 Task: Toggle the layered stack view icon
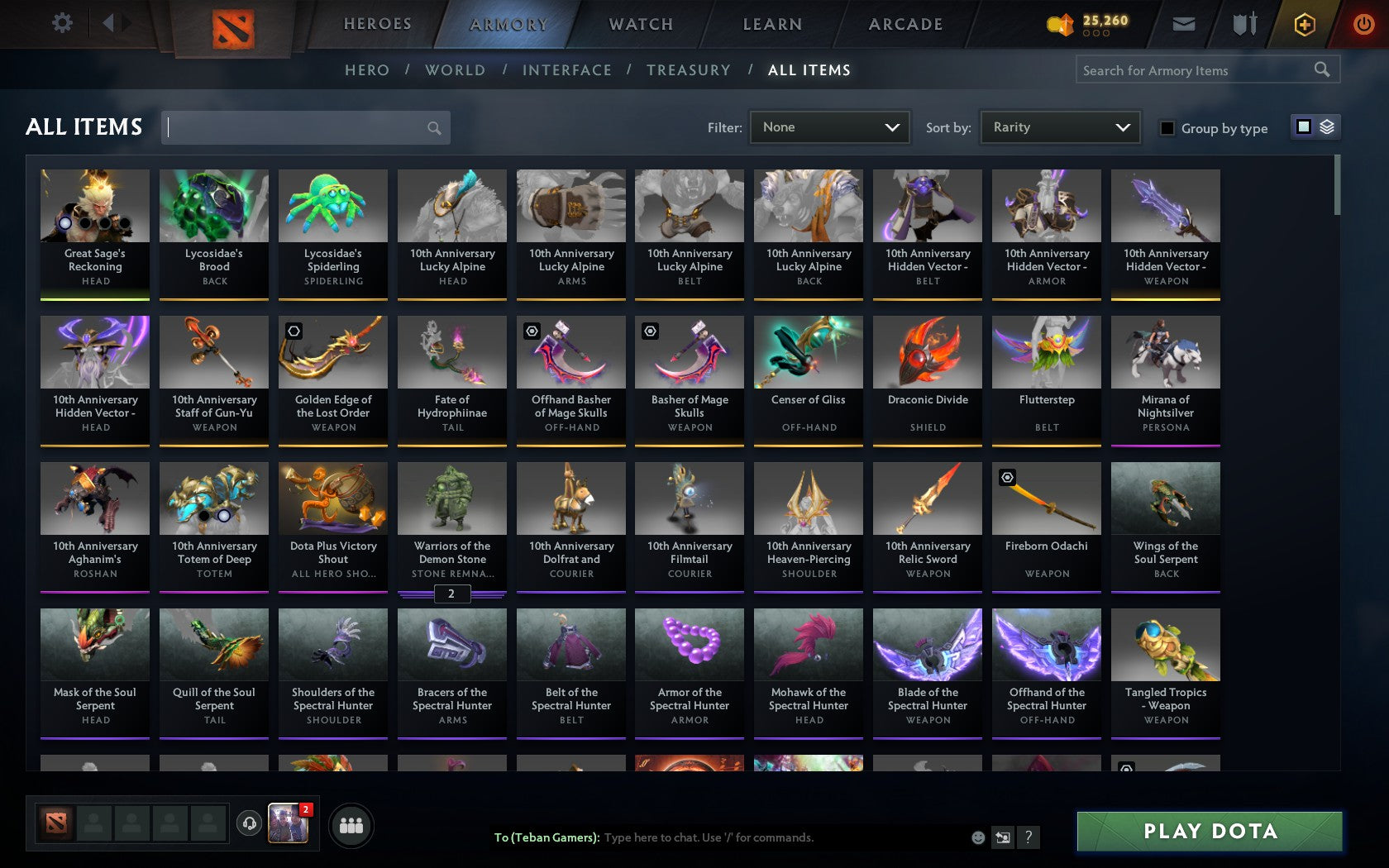[x=1326, y=128]
